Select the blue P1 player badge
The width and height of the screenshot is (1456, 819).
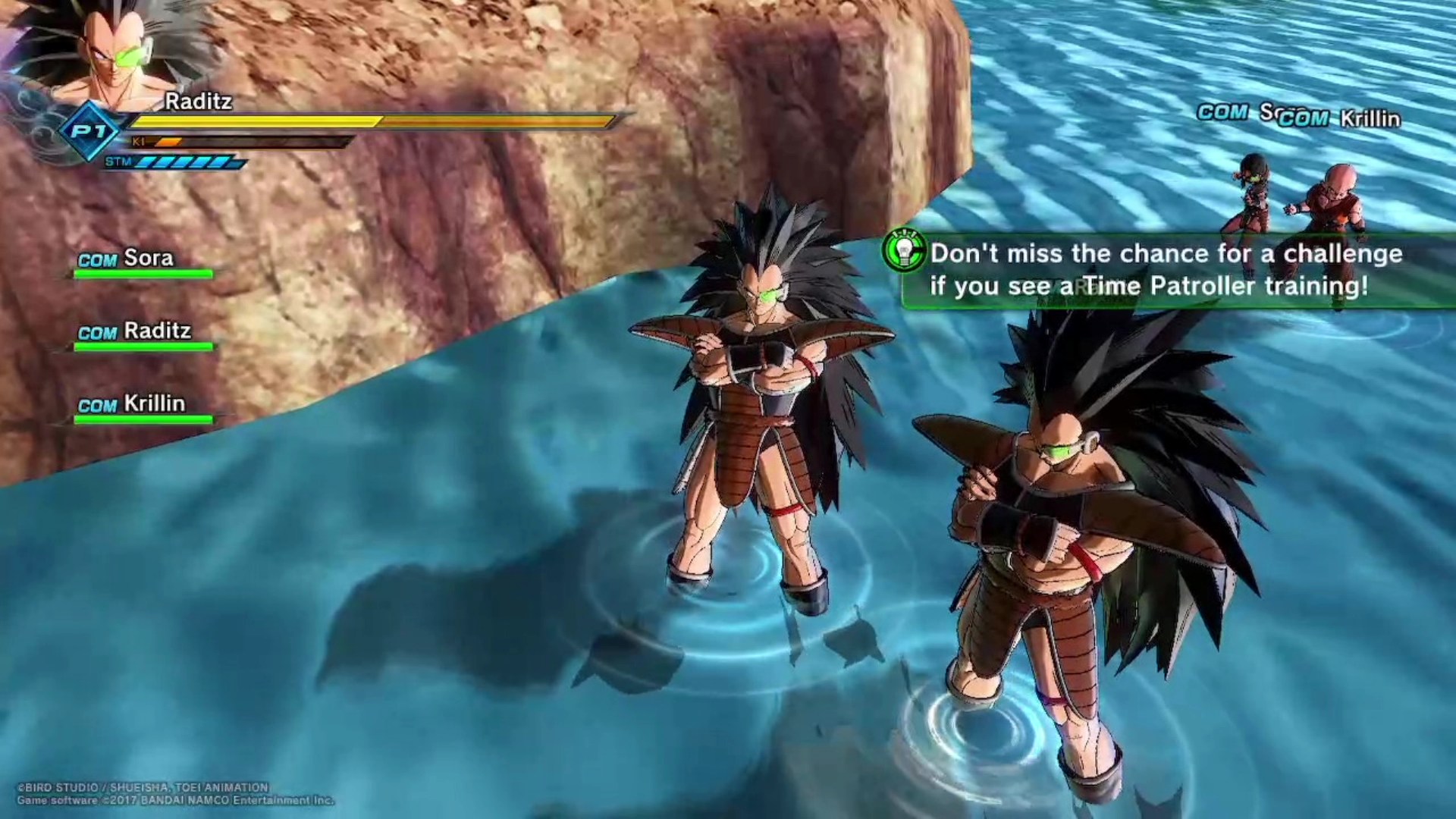[x=89, y=132]
